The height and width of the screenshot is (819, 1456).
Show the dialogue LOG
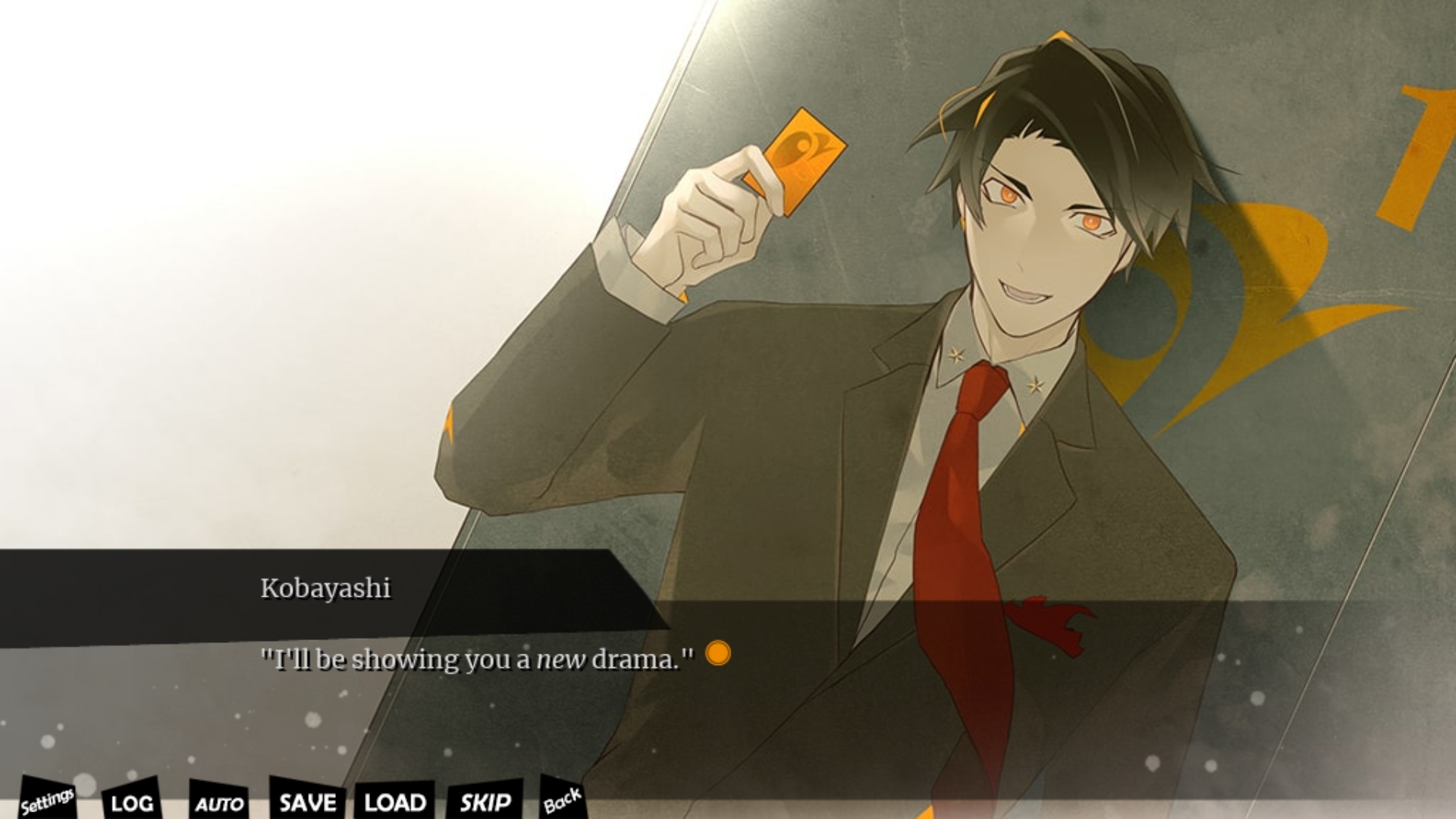[132, 802]
